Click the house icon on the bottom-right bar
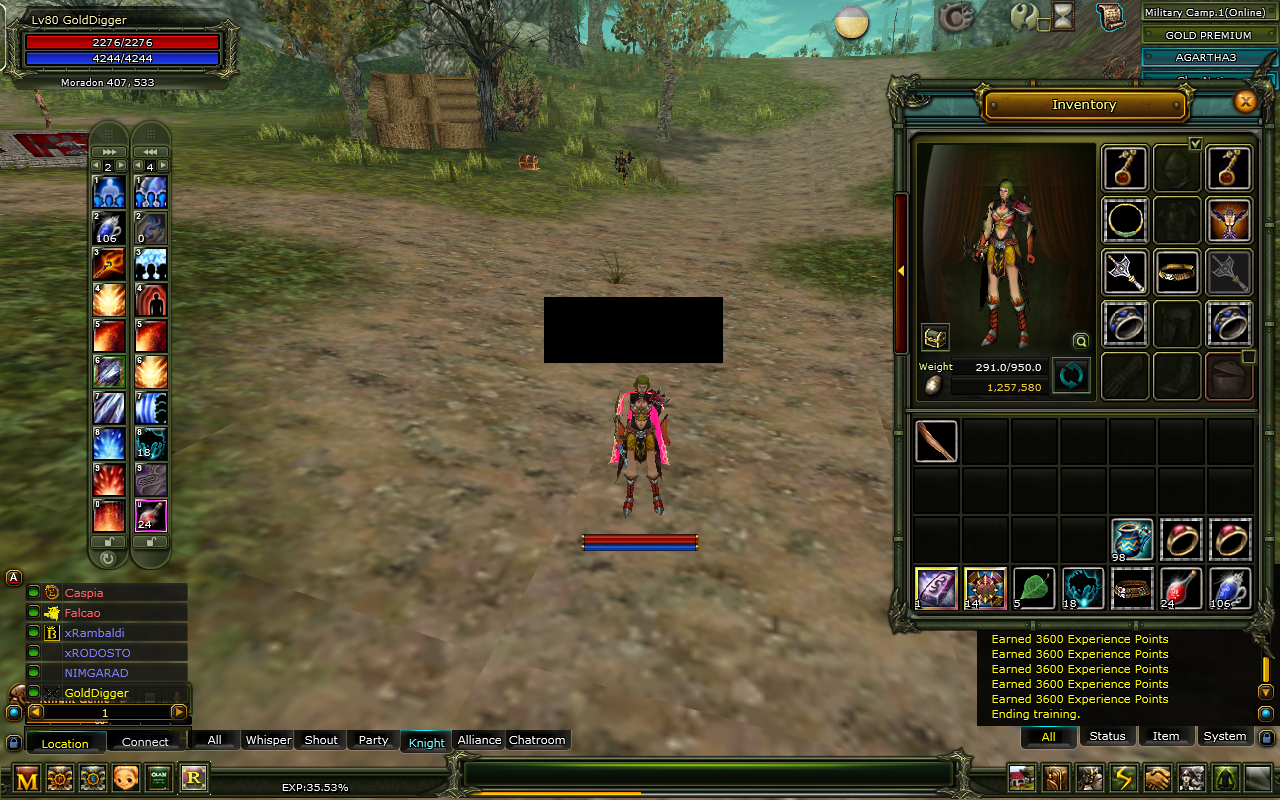The height and width of the screenshot is (800, 1280). click(1021, 778)
